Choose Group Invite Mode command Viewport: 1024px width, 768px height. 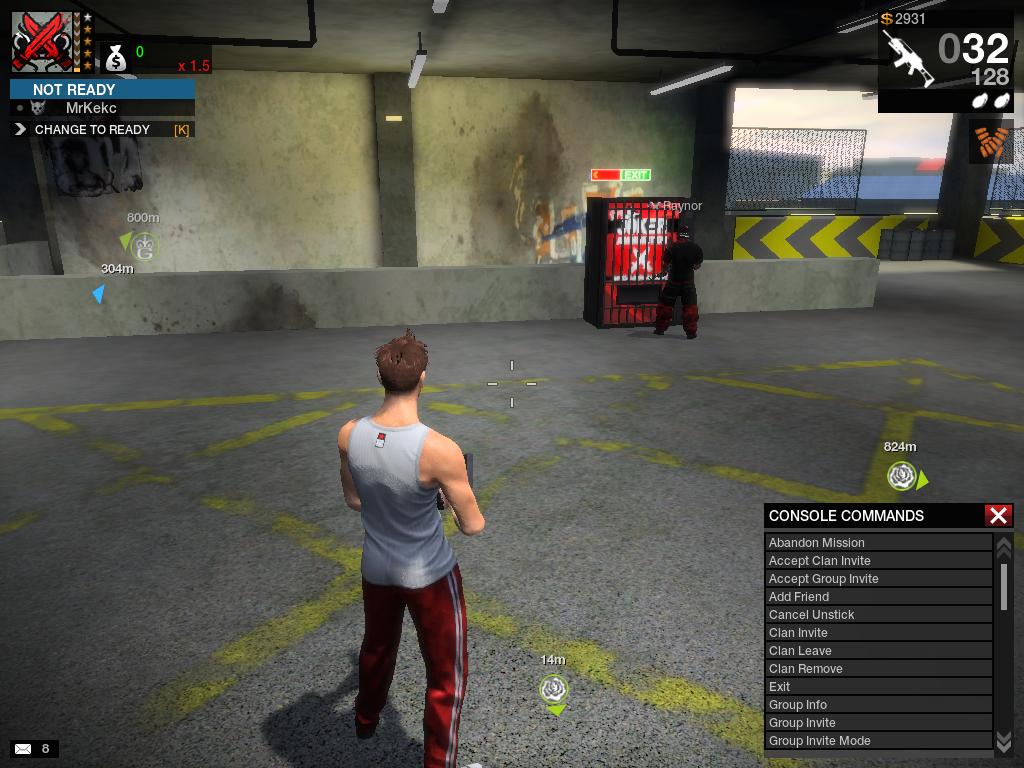(x=878, y=741)
